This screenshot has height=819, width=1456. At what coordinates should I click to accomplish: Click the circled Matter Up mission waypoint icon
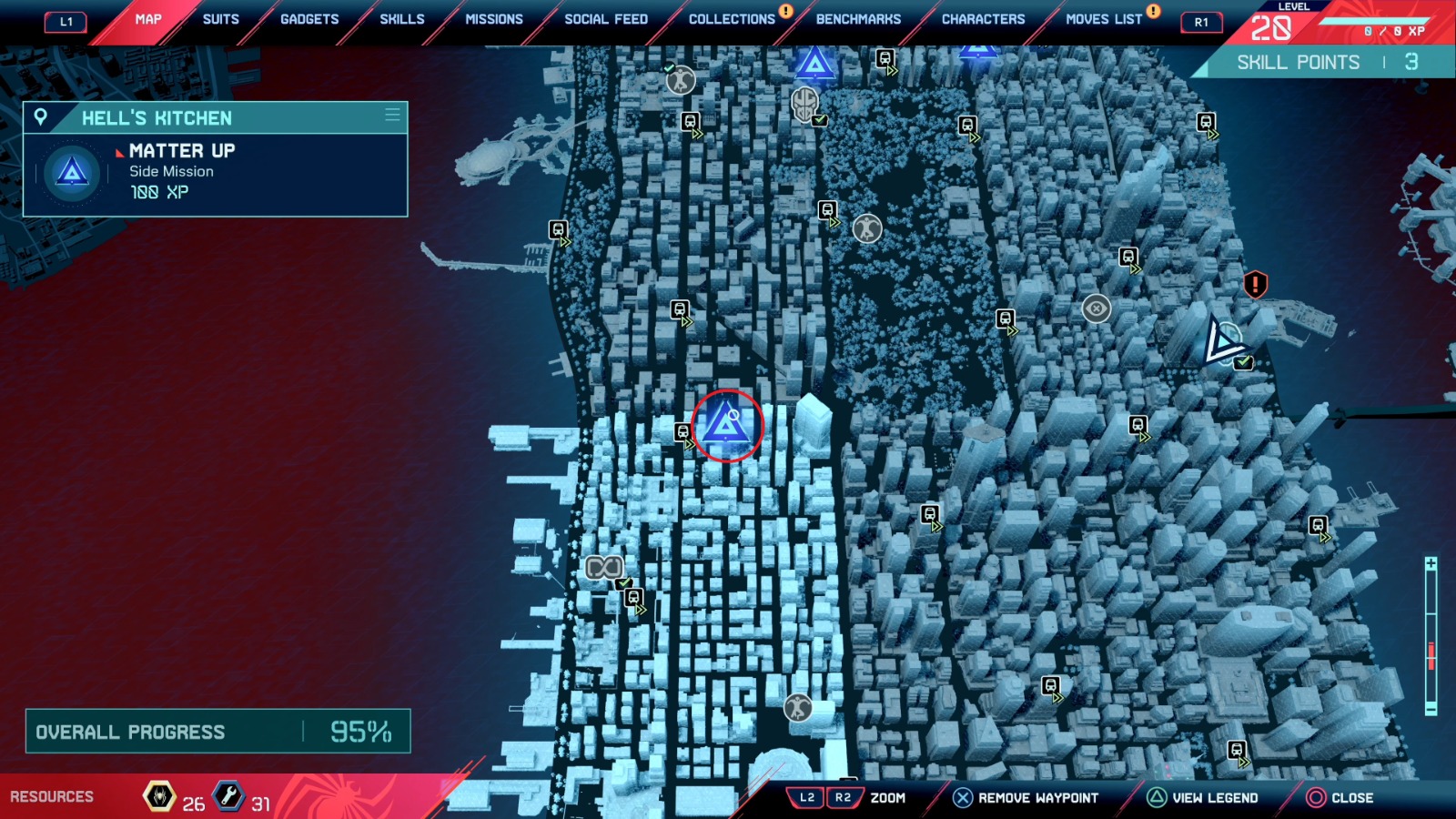tap(728, 423)
